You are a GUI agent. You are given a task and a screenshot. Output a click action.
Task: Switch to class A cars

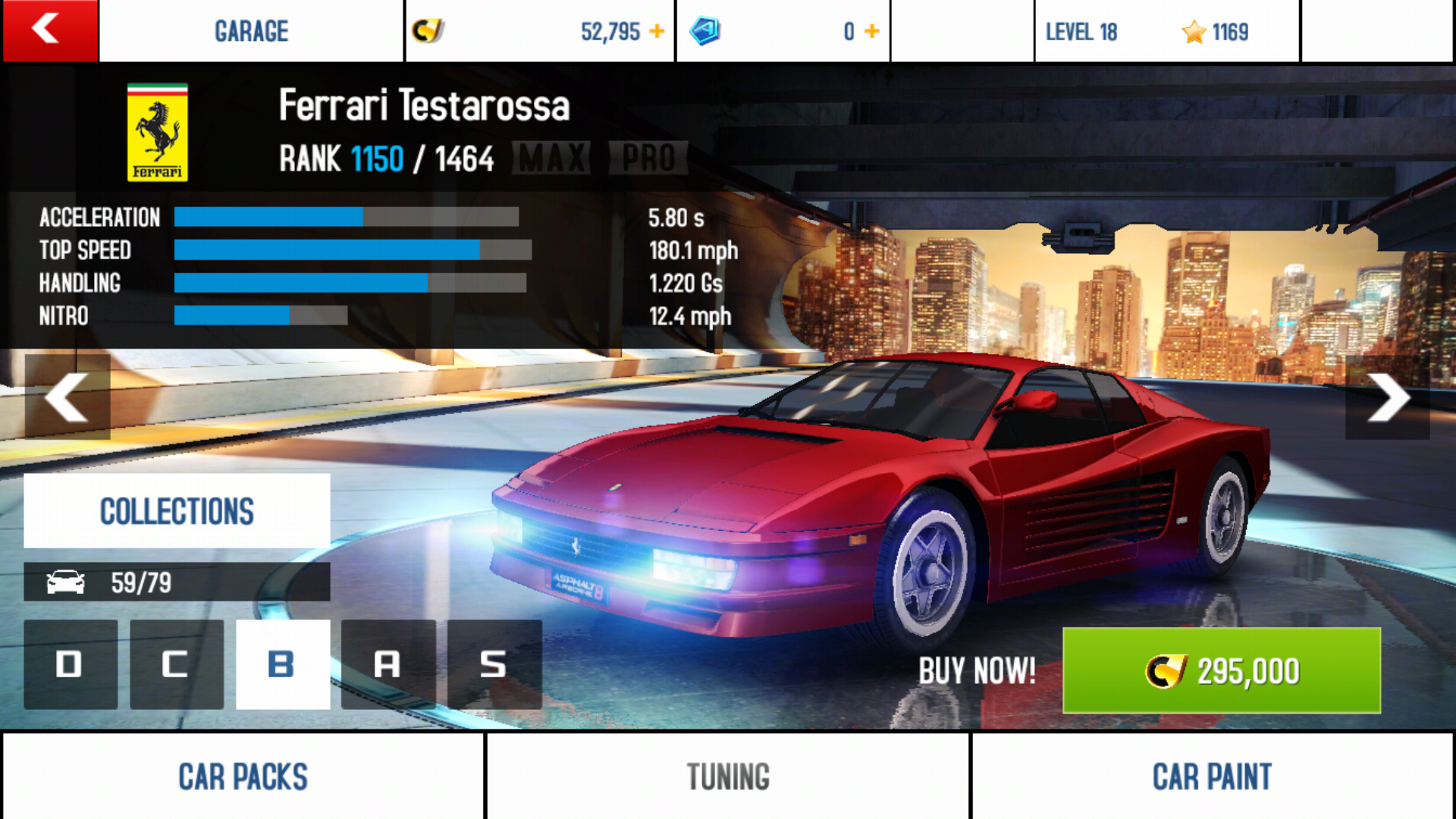tap(388, 664)
